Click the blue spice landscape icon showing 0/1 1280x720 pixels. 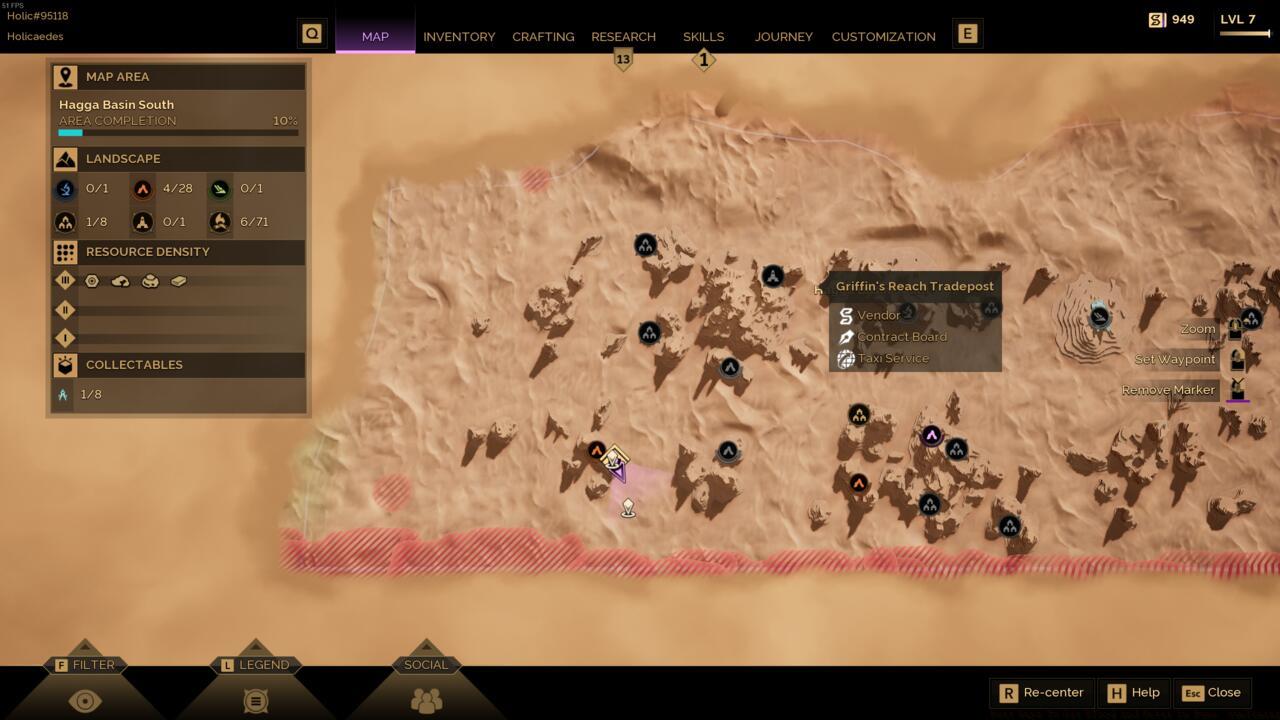(x=66, y=187)
